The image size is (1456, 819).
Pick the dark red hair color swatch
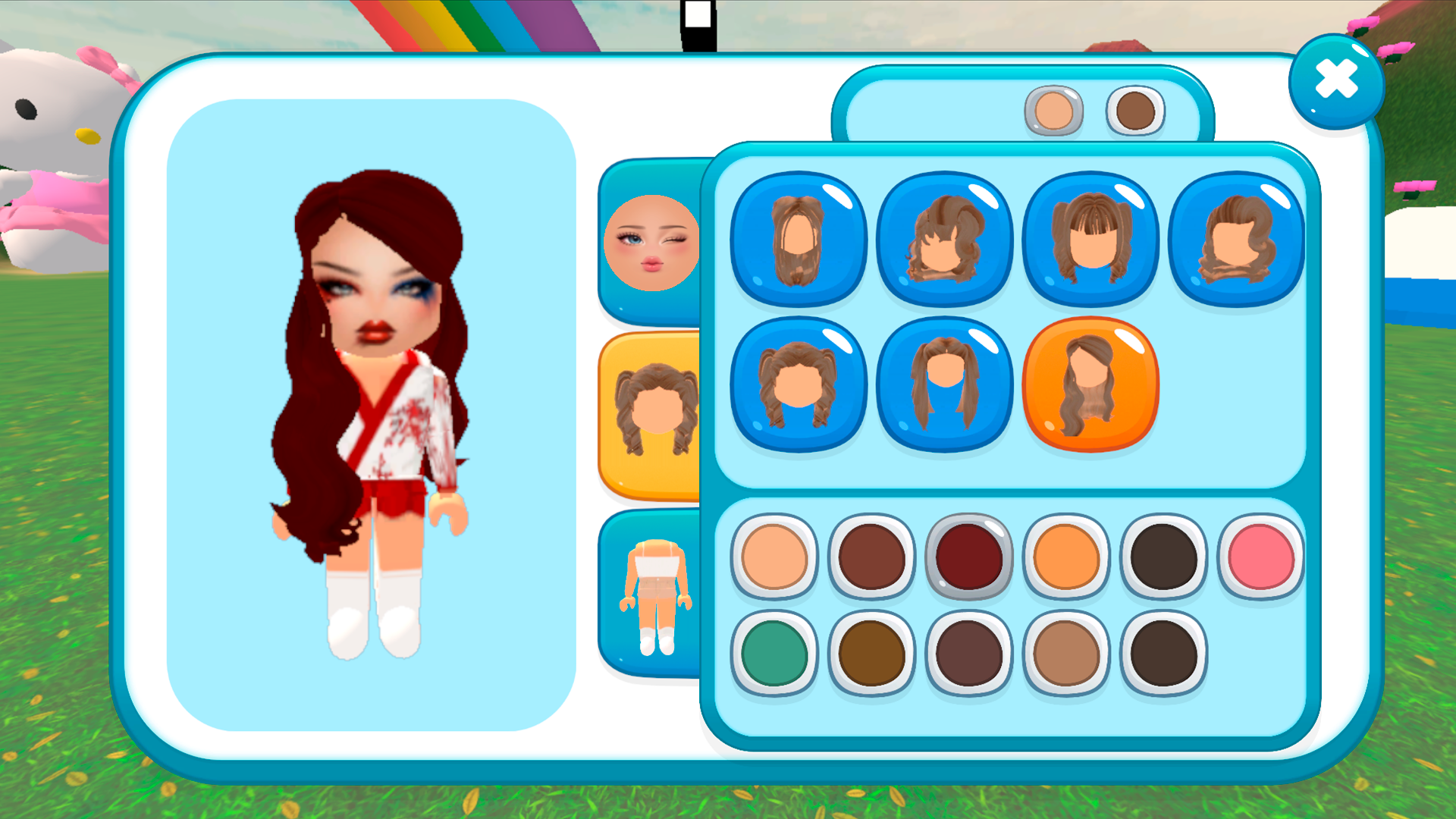point(969,555)
